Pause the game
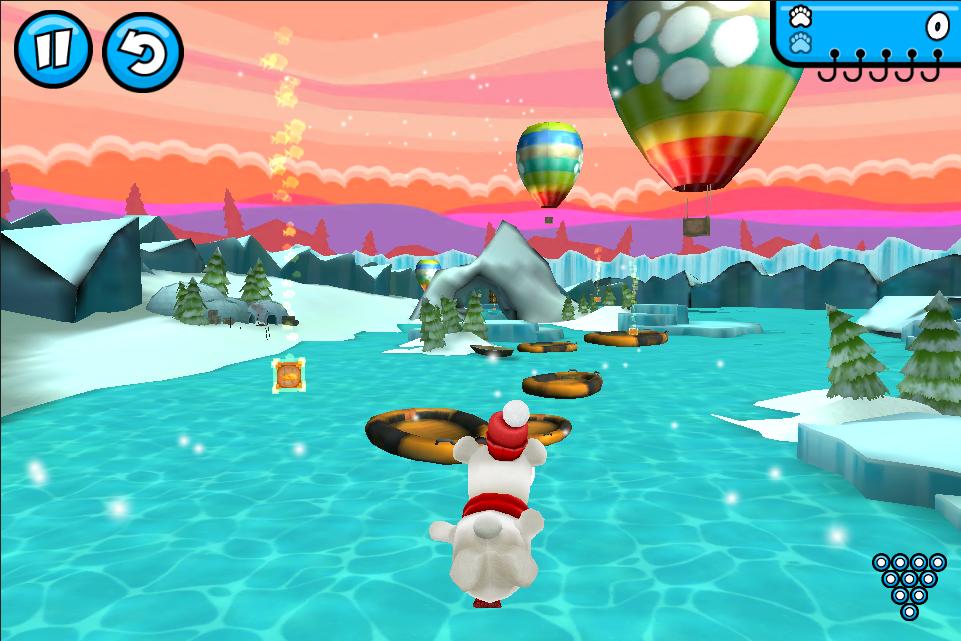The height and width of the screenshot is (641, 961). tap(52, 50)
